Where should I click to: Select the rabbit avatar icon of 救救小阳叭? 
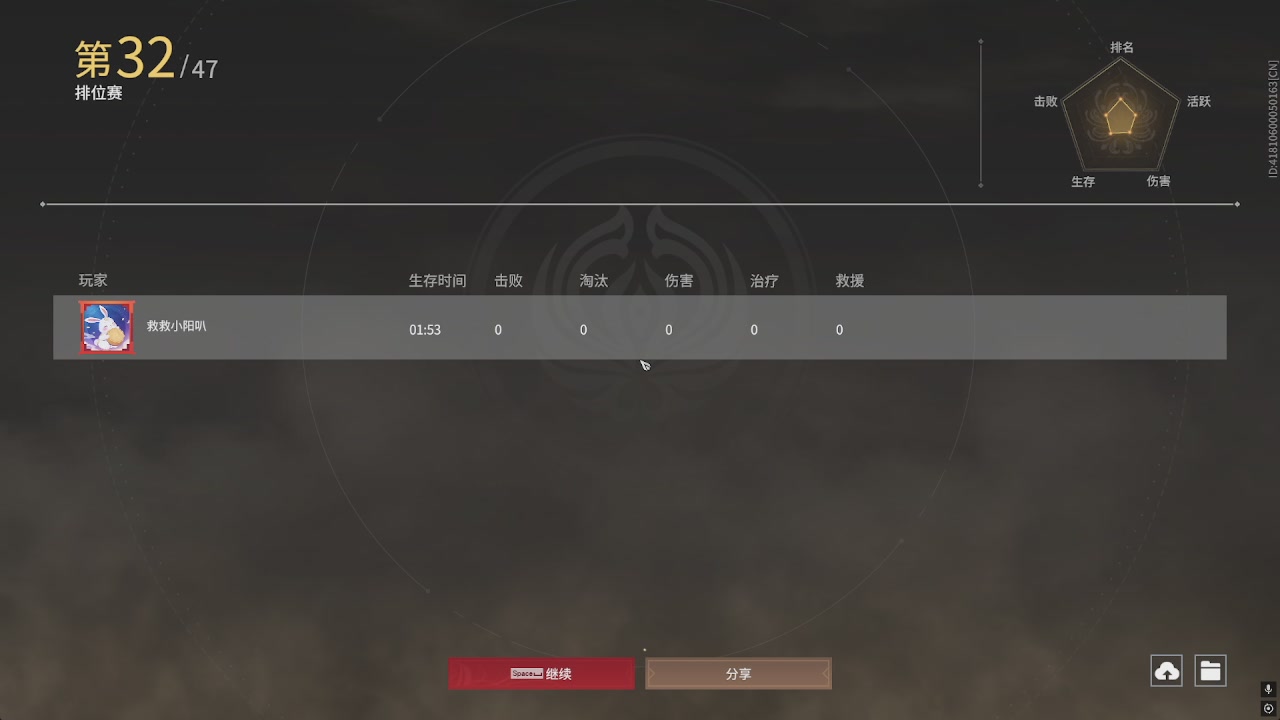106,327
